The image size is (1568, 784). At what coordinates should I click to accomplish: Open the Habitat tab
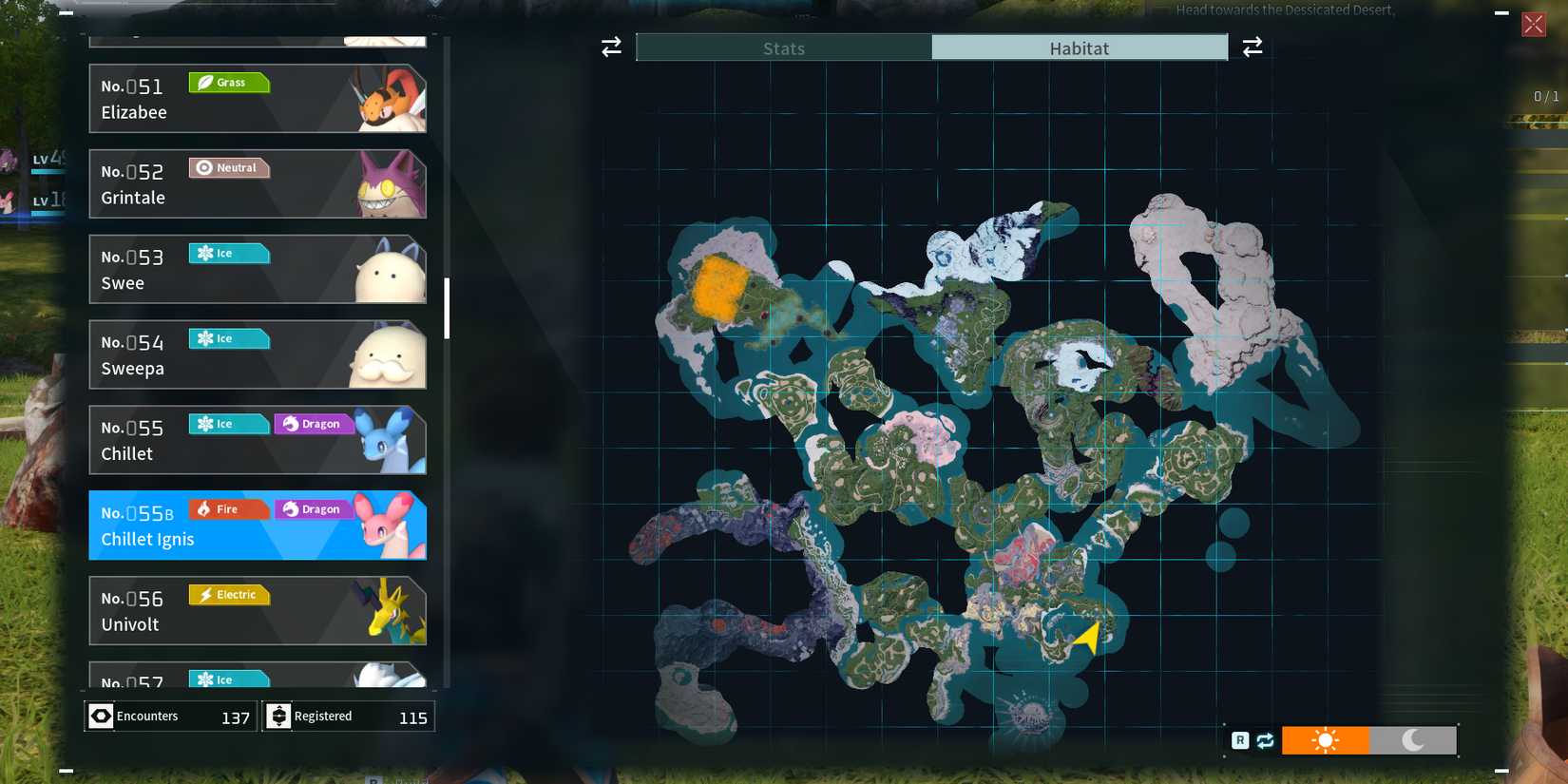(x=1080, y=48)
